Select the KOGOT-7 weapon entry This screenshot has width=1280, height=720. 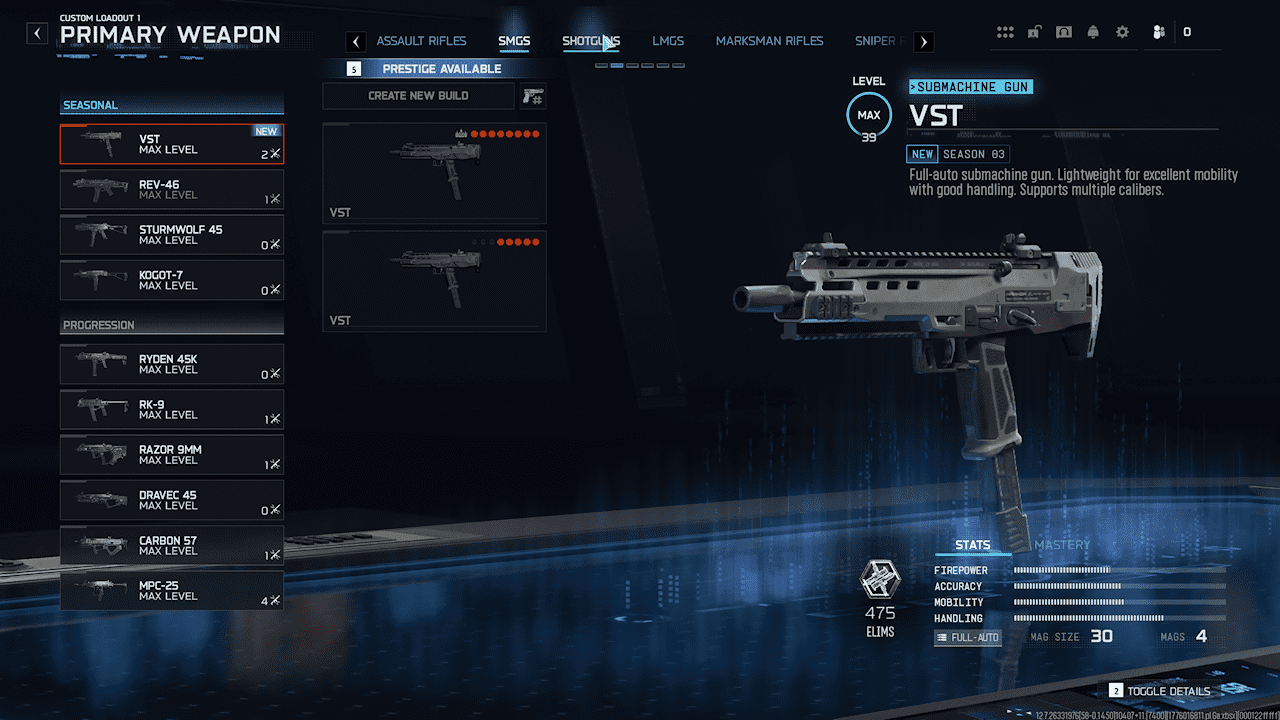(171, 280)
